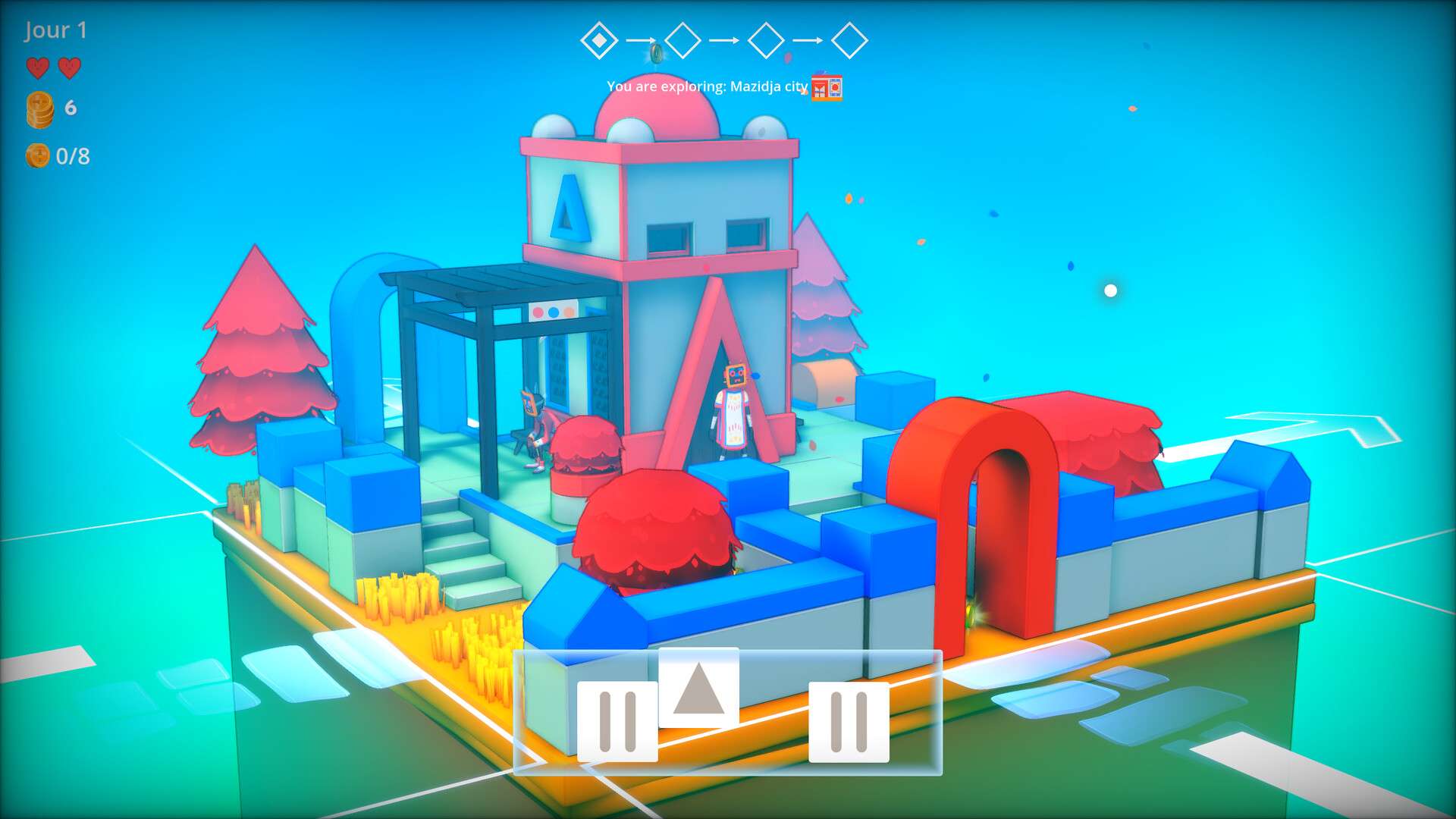Click the Mazidja city building icon
The height and width of the screenshot is (819, 1456).
pyautogui.click(x=827, y=88)
